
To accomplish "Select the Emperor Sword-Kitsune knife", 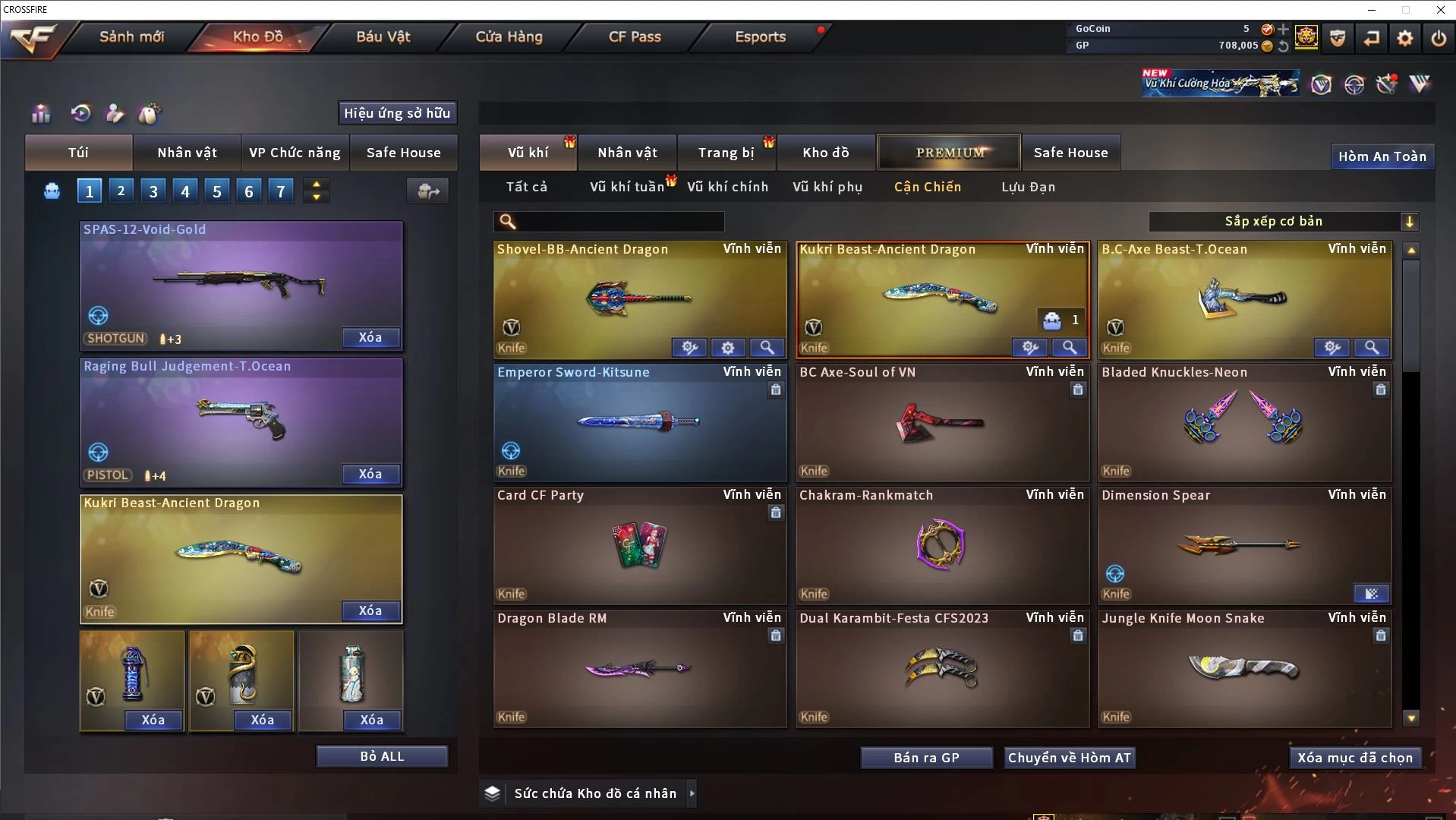I will pyautogui.click(x=639, y=422).
